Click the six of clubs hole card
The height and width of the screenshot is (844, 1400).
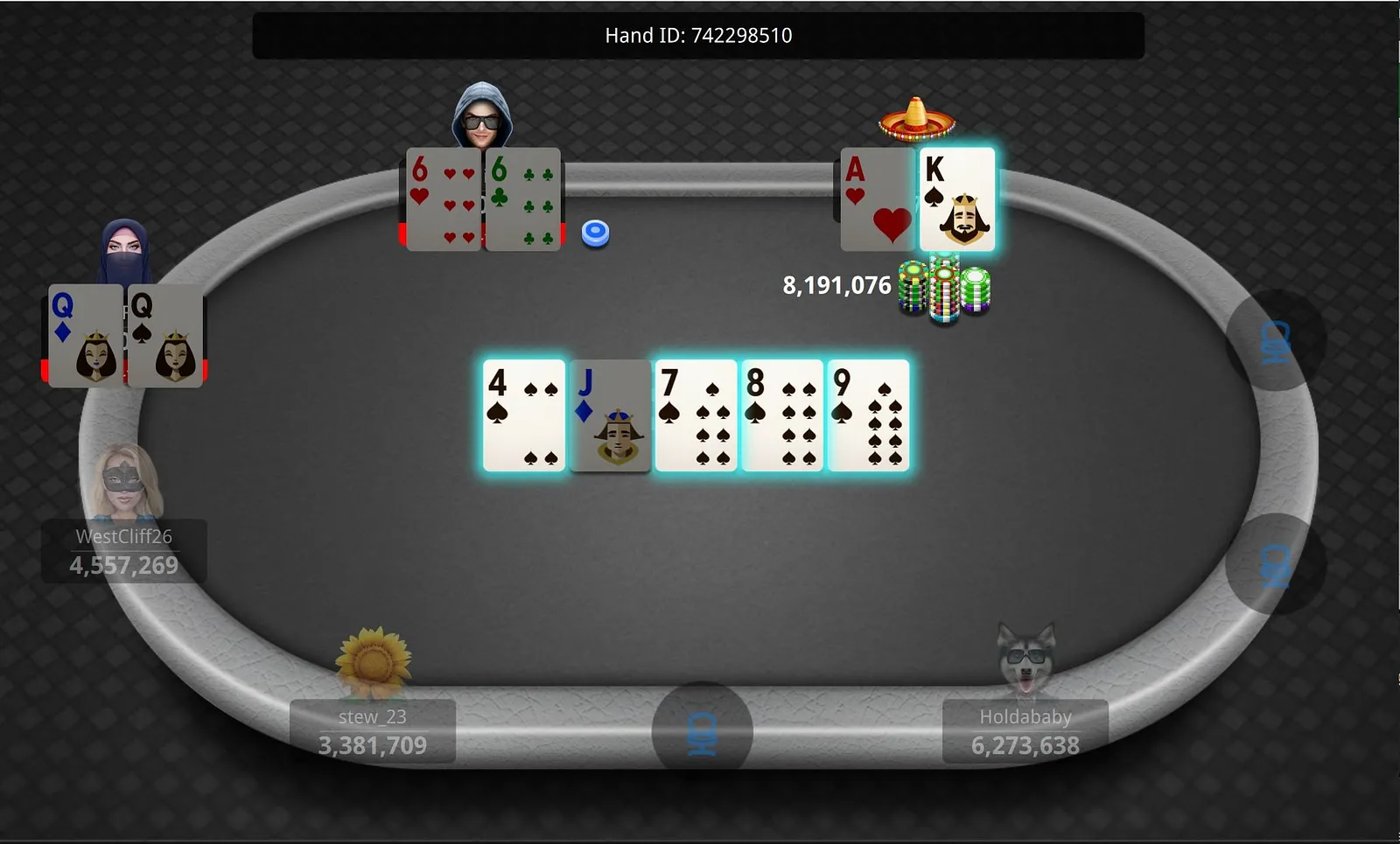[522, 199]
